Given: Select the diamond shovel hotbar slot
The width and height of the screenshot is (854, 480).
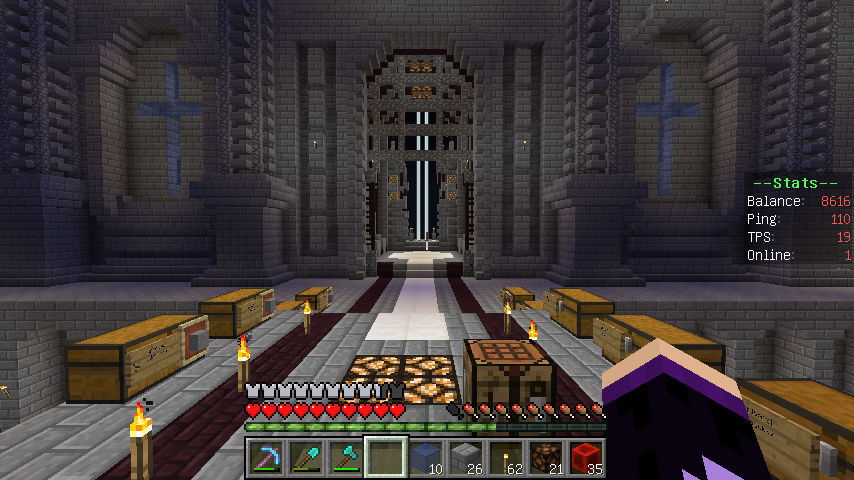Looking at the screenshot, I should click(x=305, y=457).
